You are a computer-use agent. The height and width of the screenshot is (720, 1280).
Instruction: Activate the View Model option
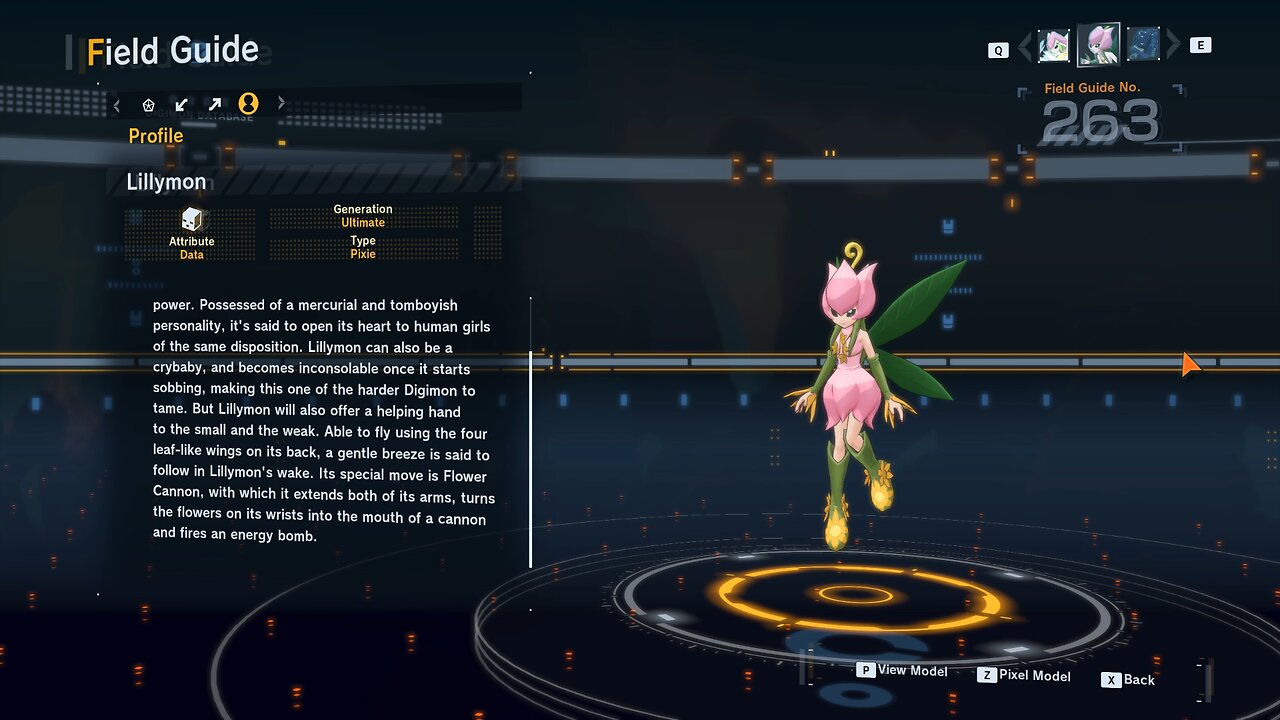902,670
